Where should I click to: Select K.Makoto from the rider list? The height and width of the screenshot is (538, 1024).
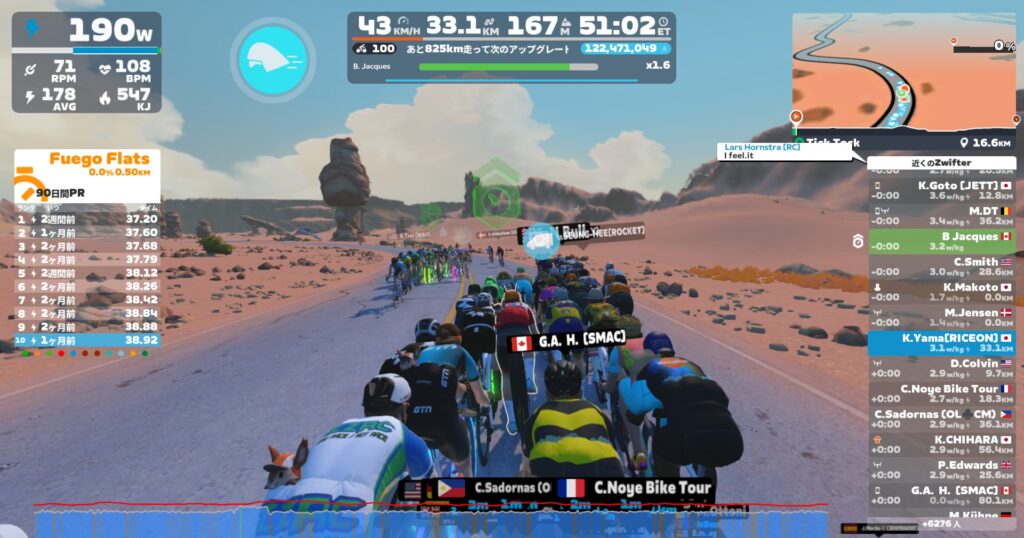[942, 292]
